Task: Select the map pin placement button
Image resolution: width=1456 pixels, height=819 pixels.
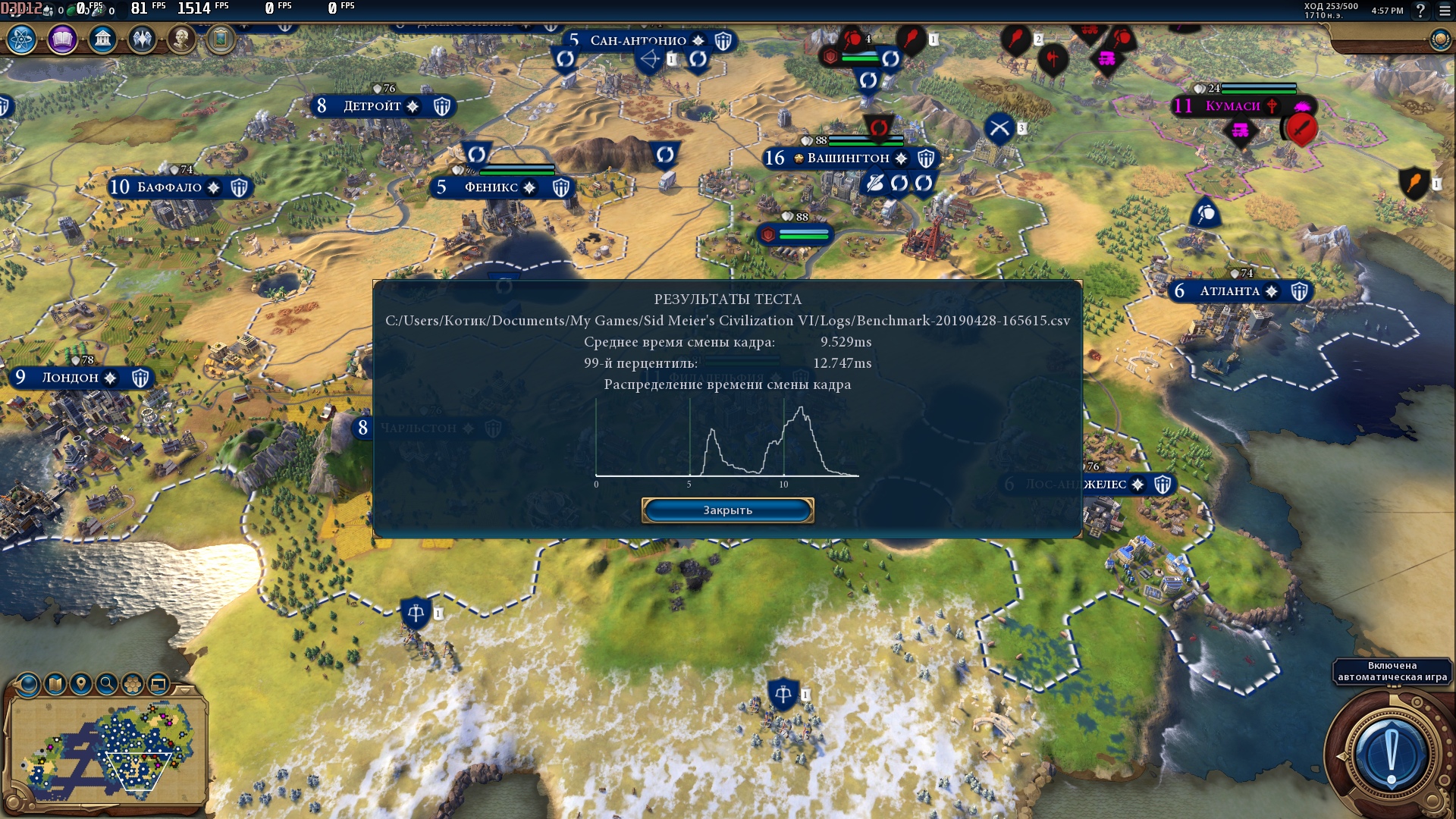Action: point(81,685)
